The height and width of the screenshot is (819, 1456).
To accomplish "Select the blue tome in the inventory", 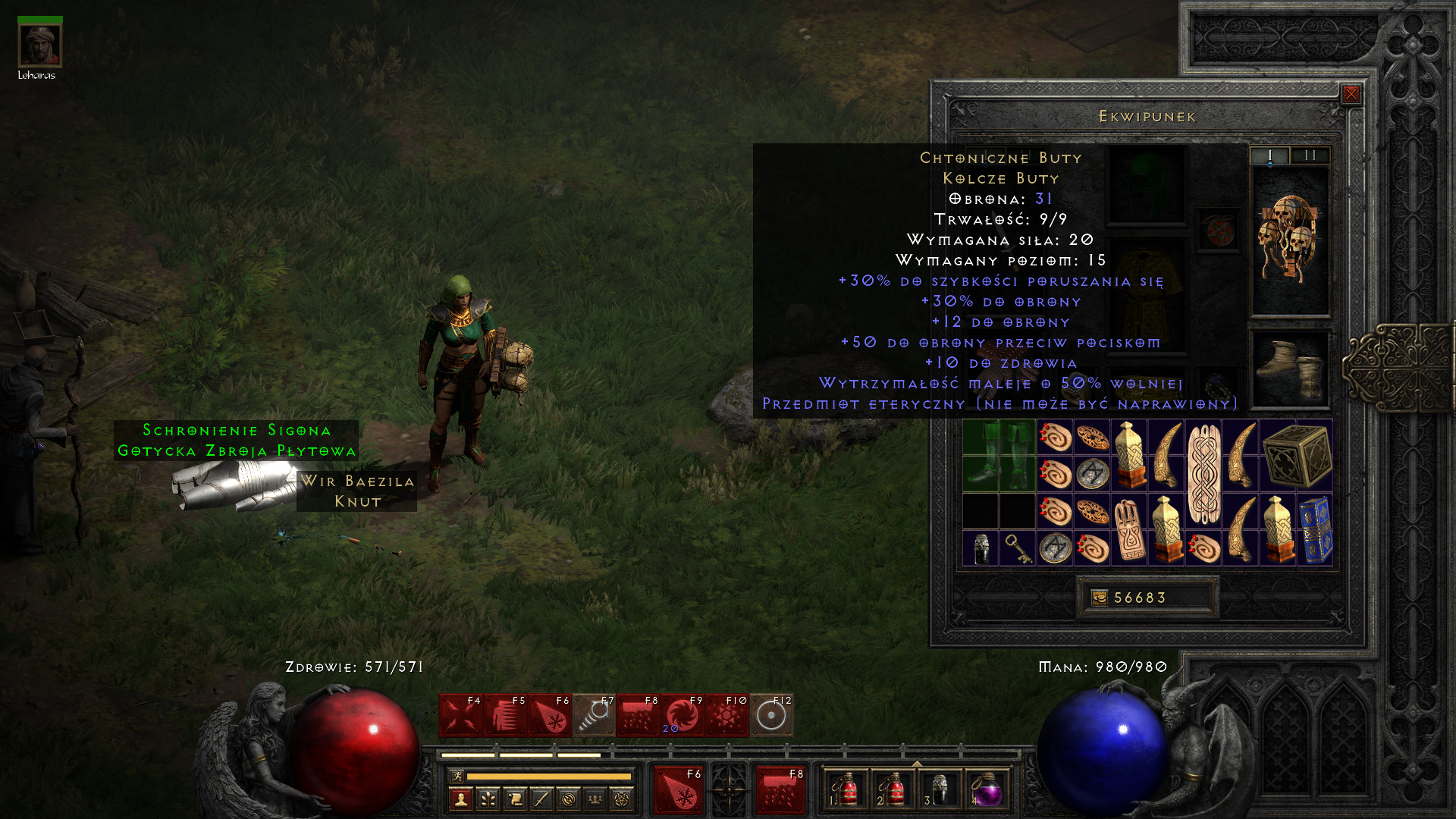I will click(x=1315, y=530).
